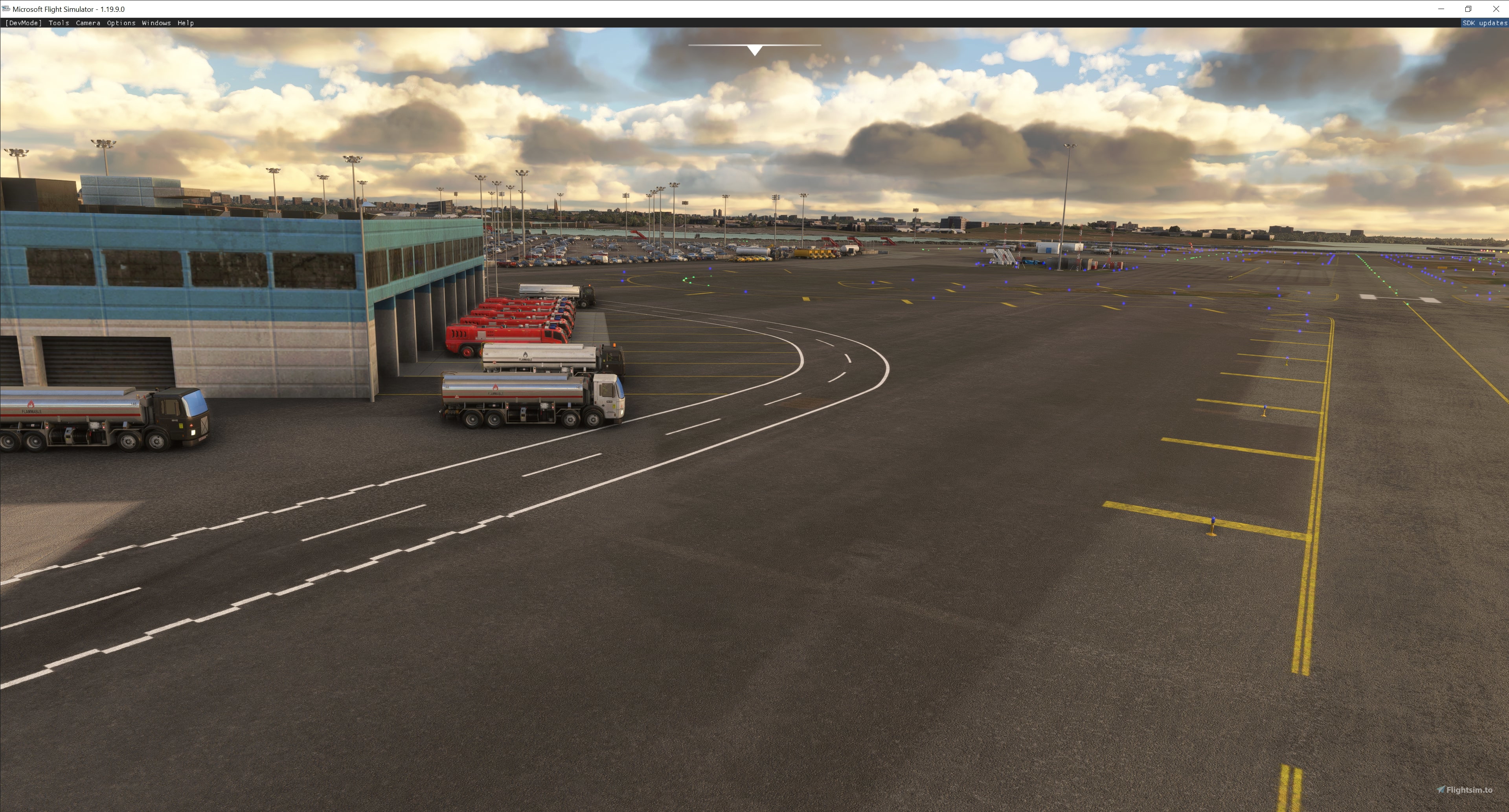Image resolution: width=1509 pixels, height=812 pixels.
Task: Close the Microsoft Flight Simulator window
Action: (x=1495, y=9)
